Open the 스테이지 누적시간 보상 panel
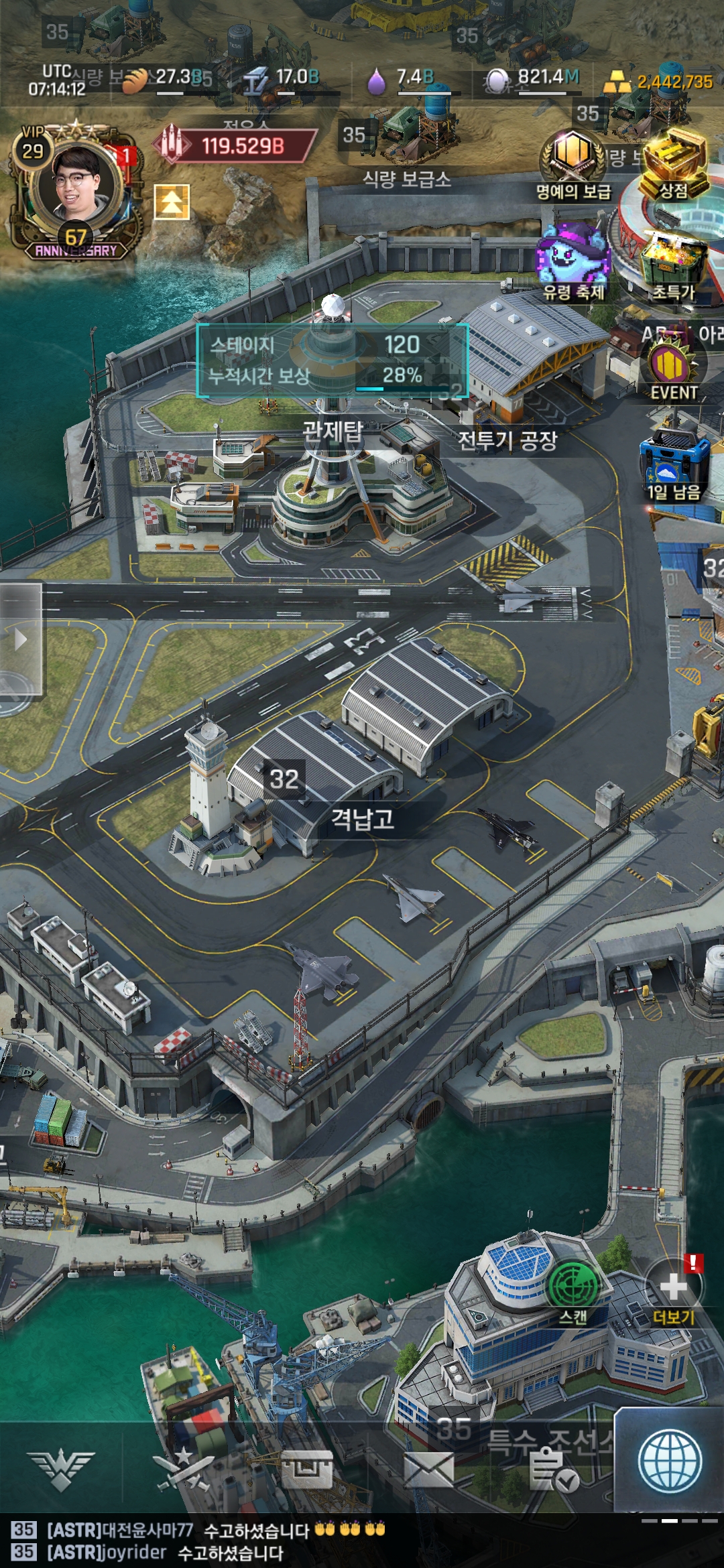 coord(333,360)
